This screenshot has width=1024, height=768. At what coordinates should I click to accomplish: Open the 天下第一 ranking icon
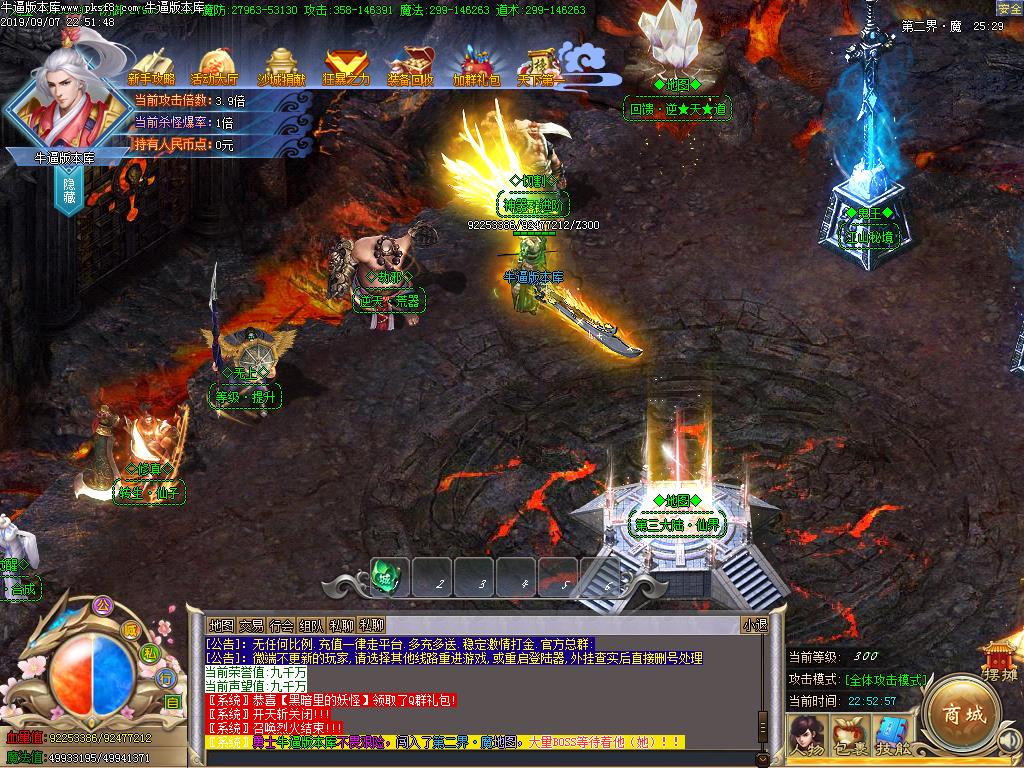tap(541, 67)
